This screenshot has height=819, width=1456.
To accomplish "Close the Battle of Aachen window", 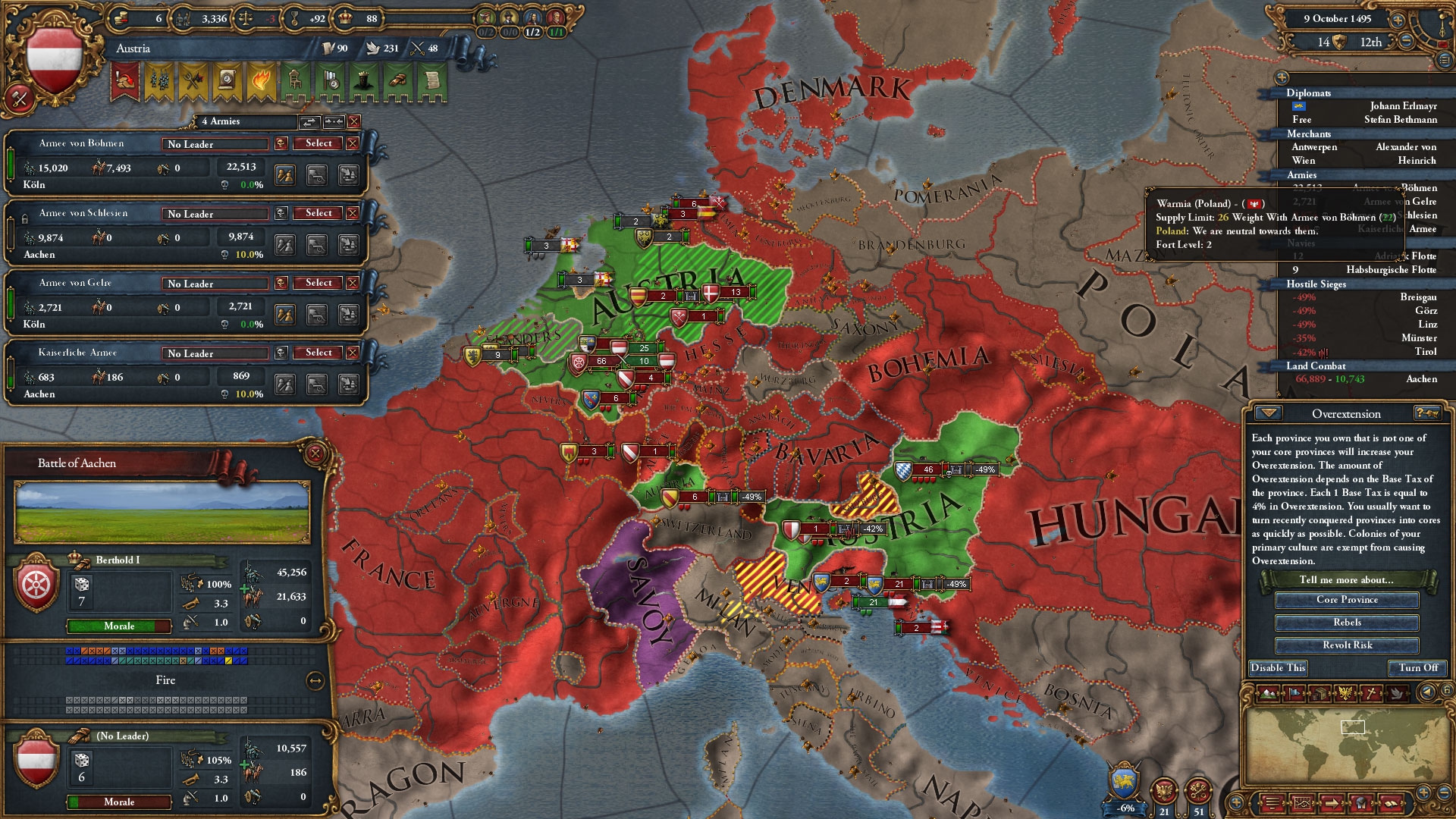I will coord(315,453).
